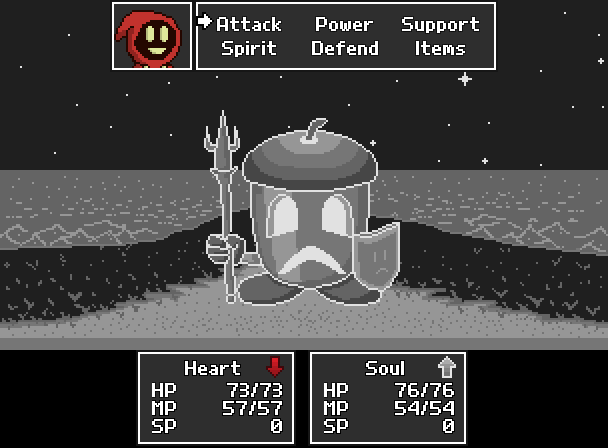Select the Spirit command
The width and height of the screenshot is (608, 448).
pyautogui.click(x=249, y=48)
